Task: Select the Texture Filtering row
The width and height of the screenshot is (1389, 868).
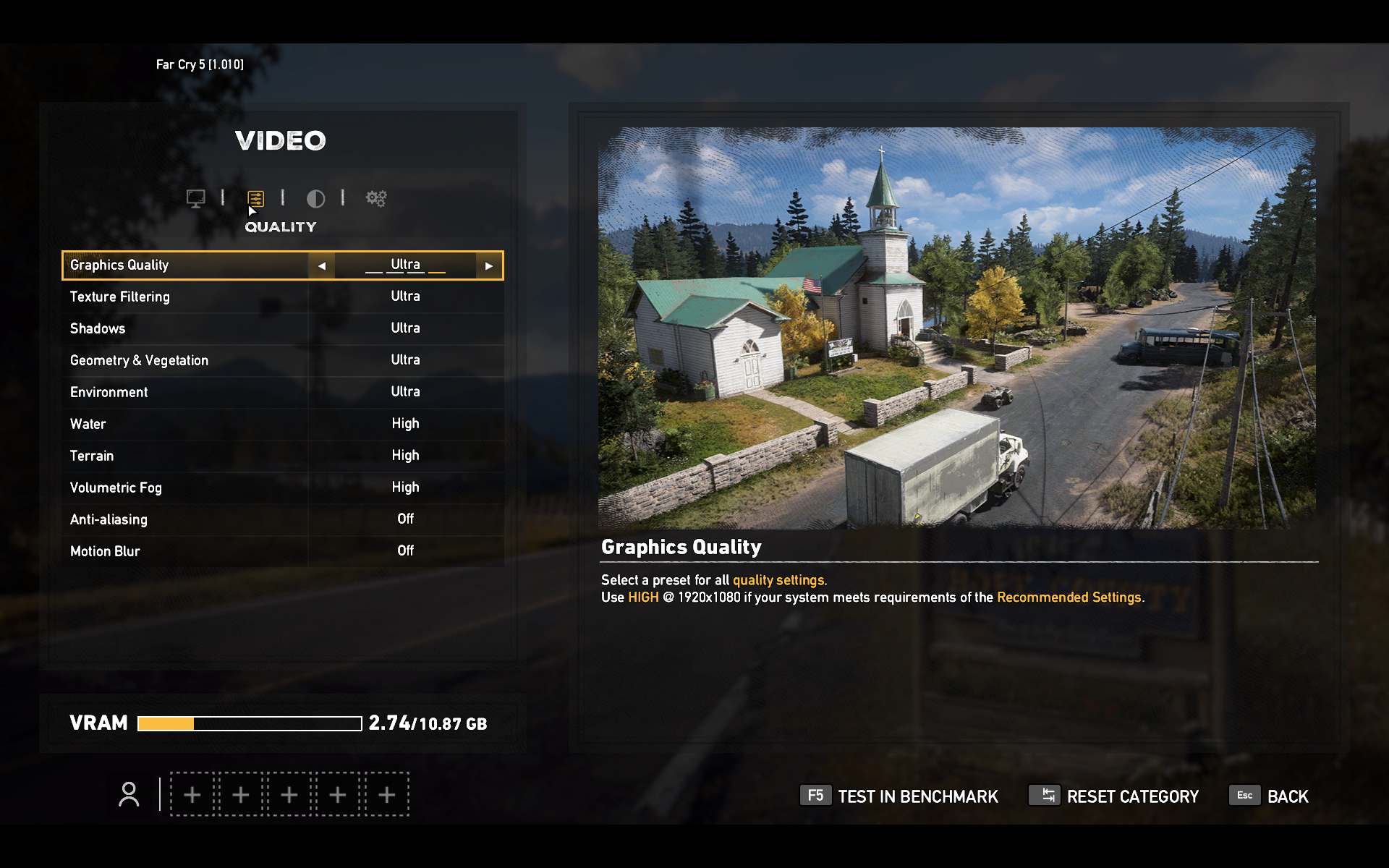Action: click(282, 297)
